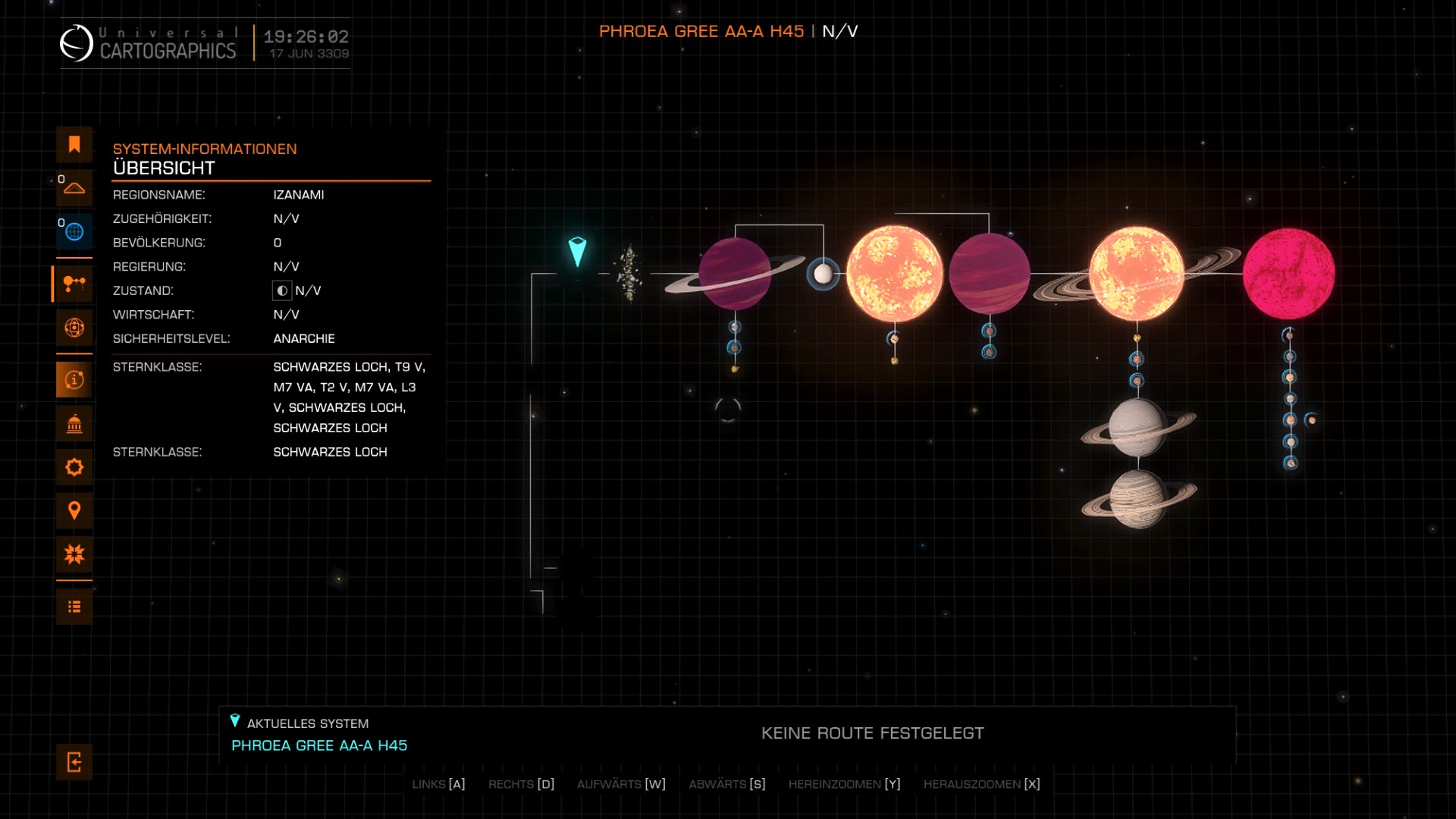Click the blue globe icon
The height and width of the screenshot is (819, 1456).
(x=74, y=231)
